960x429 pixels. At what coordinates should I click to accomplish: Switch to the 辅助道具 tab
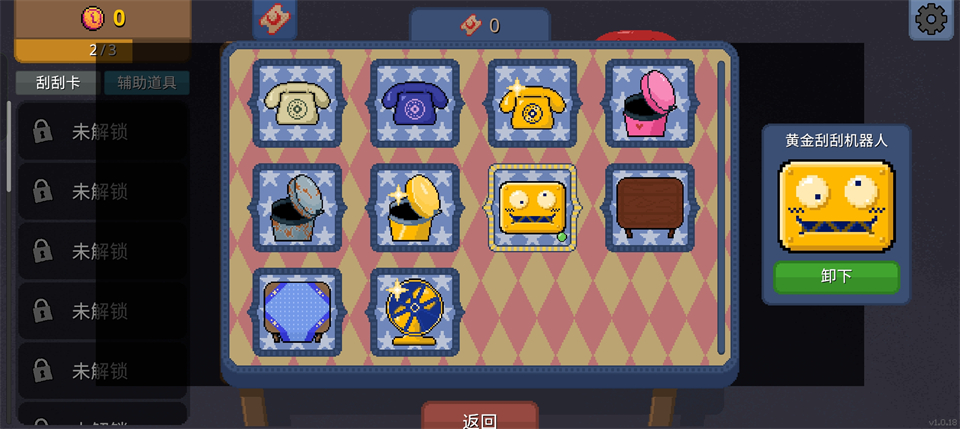coord(146,83)
